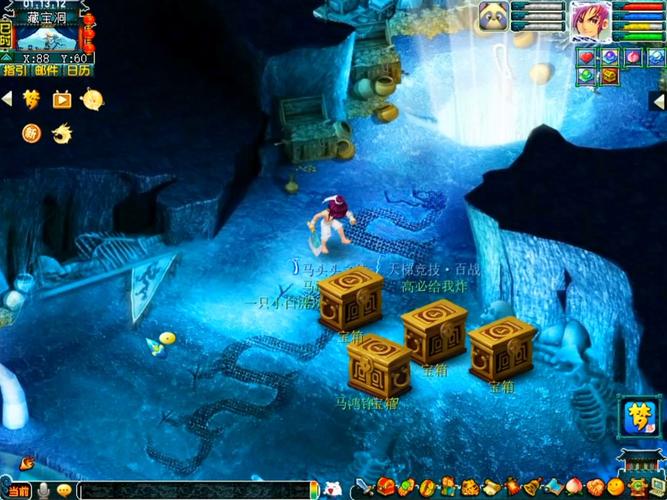Open the orange 新 badge icon
The height and width of the screenshot is (500, 667).
(x=32, y=132)
